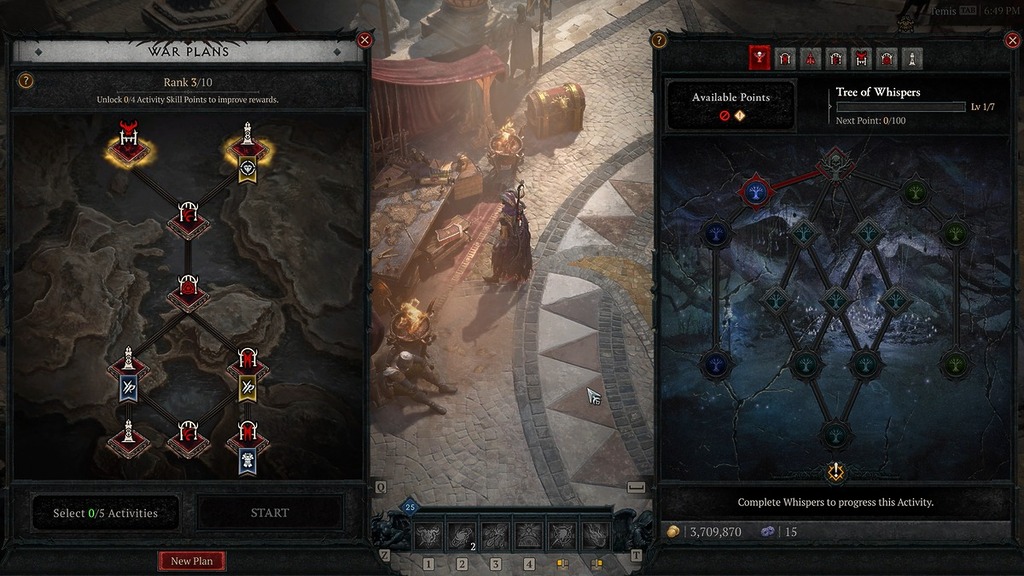Choose the glowing activity node with gold banner
Screen dimensions: 1024x576
[x=248, y=150]
